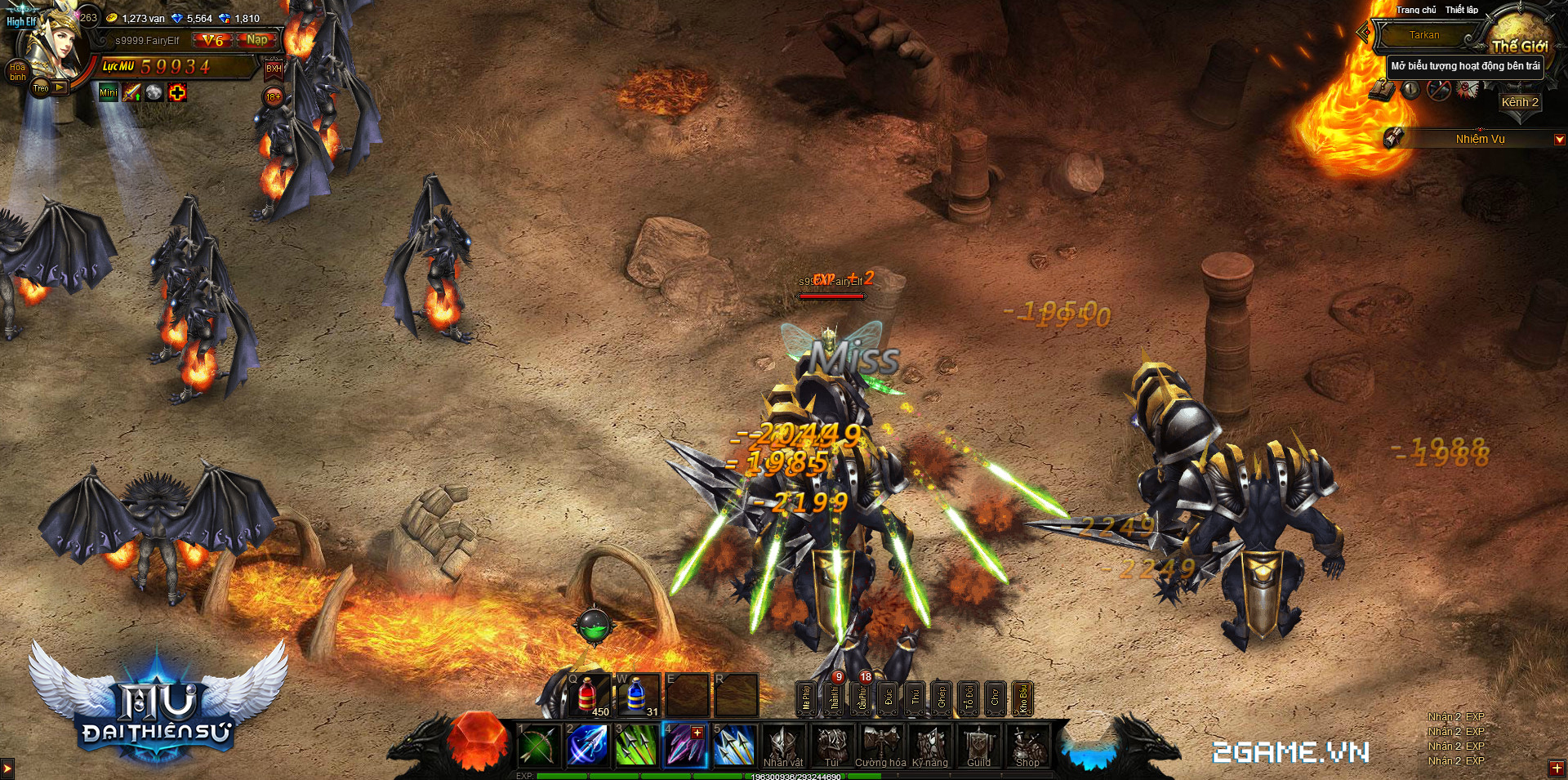
Task: Open the Shop
Action: pyautogui.click(x=1027, y=747)
